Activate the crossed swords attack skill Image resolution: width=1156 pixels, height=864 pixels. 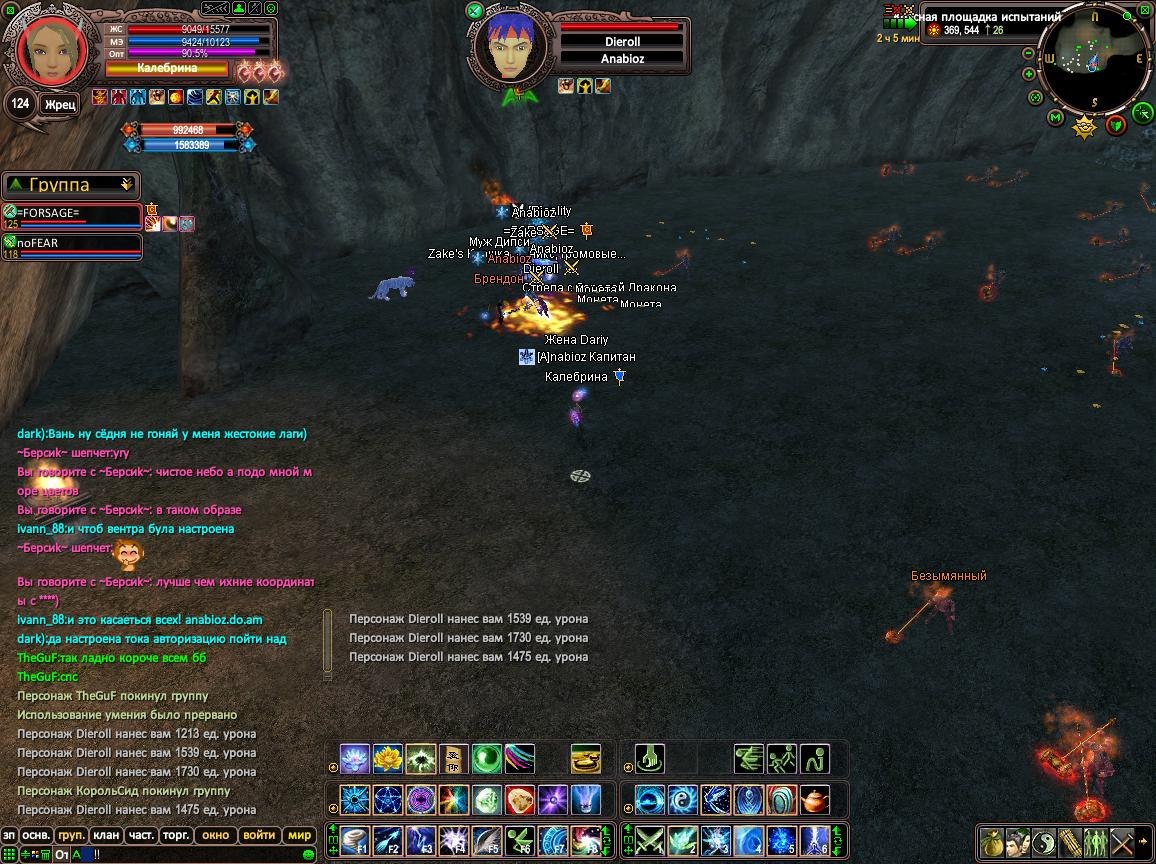click(651, 840)
